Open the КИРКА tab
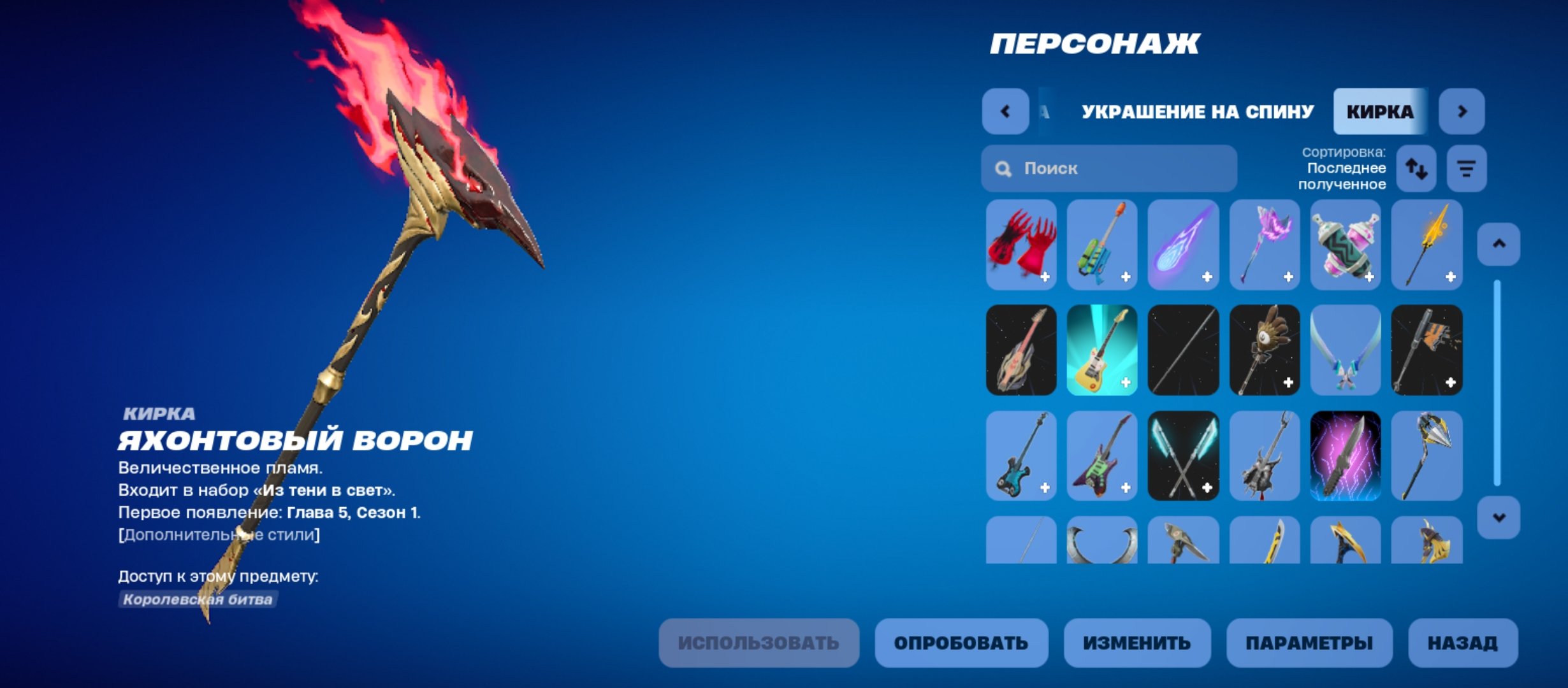The image size is (1568, 688). tap(1380, 111)
